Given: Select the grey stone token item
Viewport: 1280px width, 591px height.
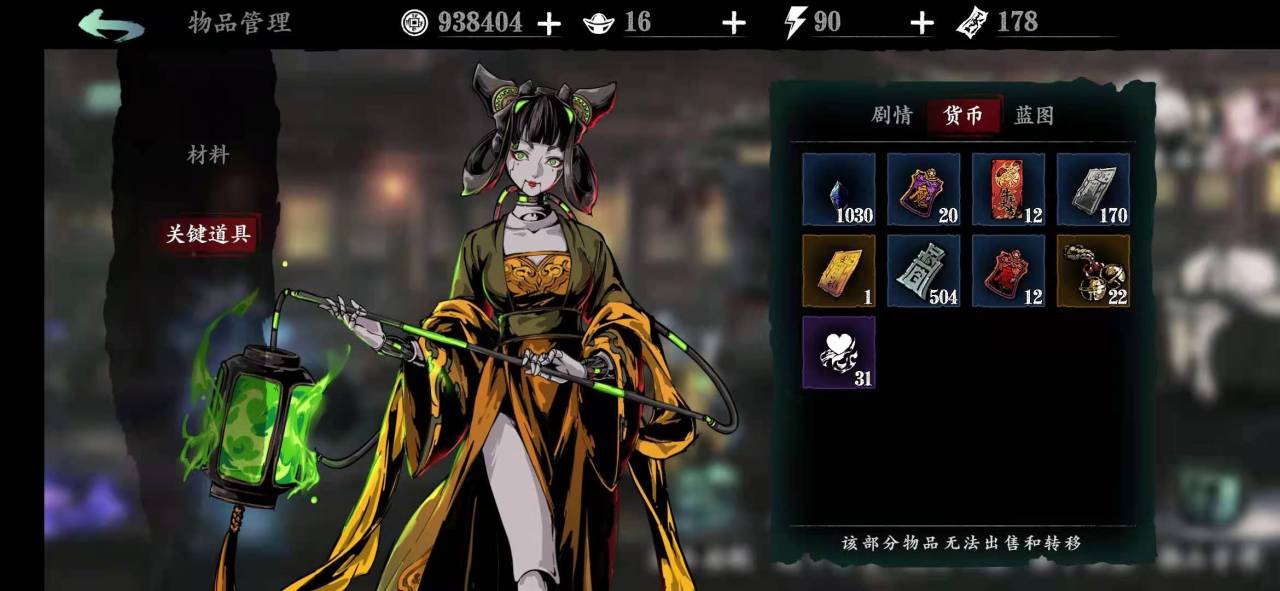Looking at the screenshot, I should (x=923, y=271).
